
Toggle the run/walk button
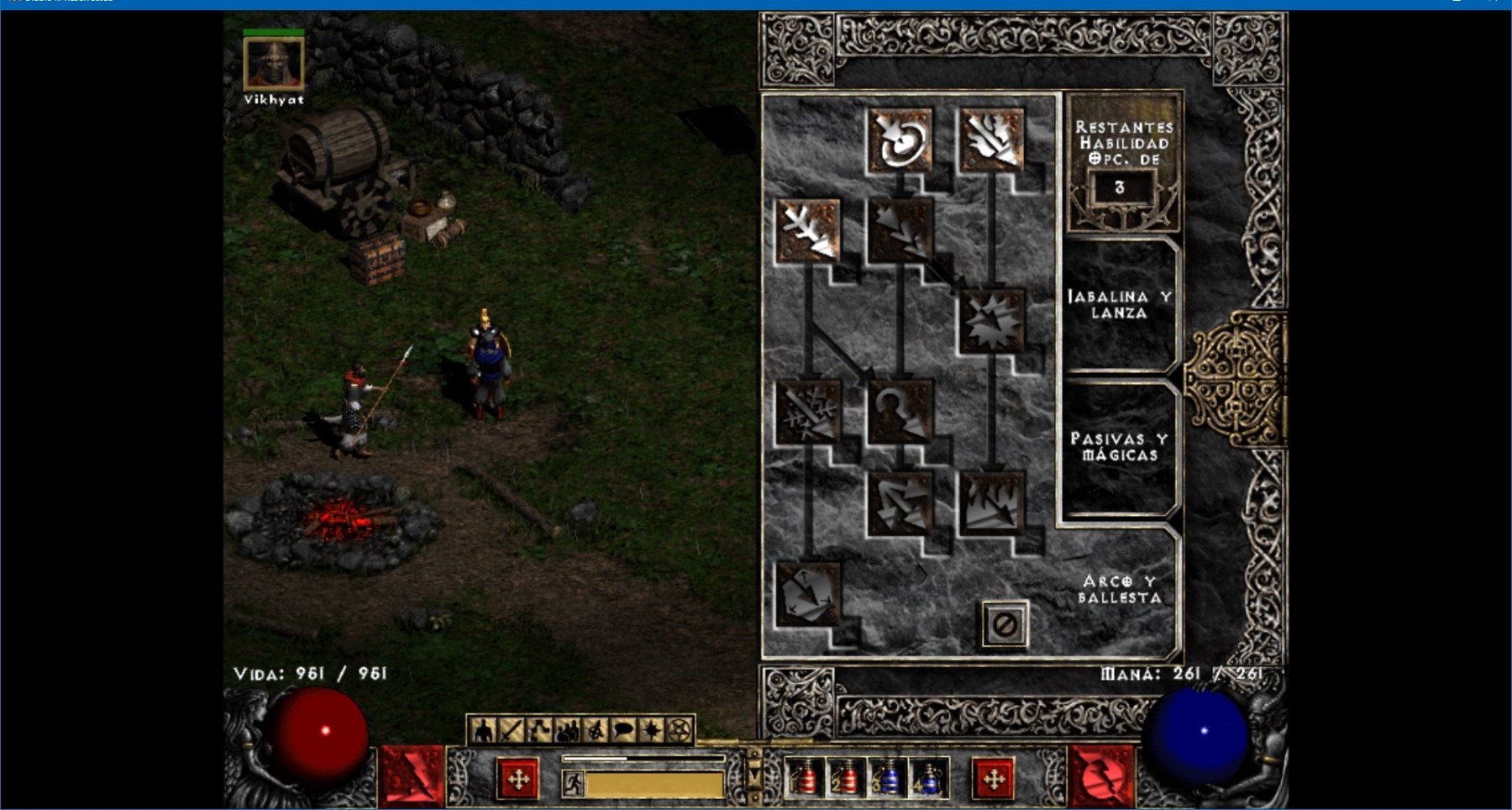click(x=573, y=784)
